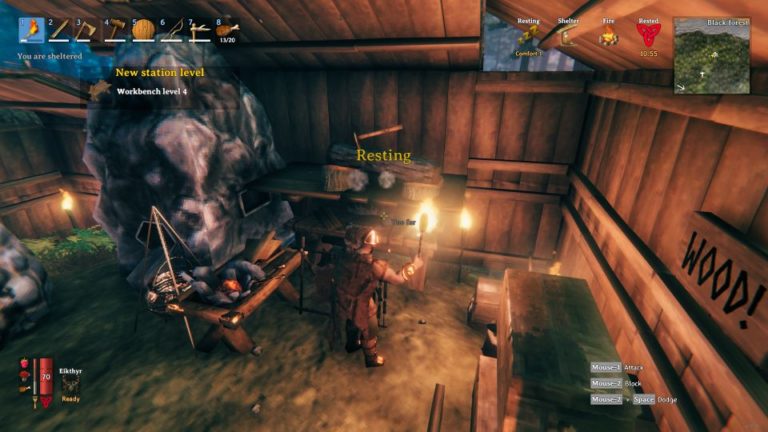Viewport: 768px width, 432px height.
Task: Select the hammer hotbar slot
Action: click(x=116, y=30)
